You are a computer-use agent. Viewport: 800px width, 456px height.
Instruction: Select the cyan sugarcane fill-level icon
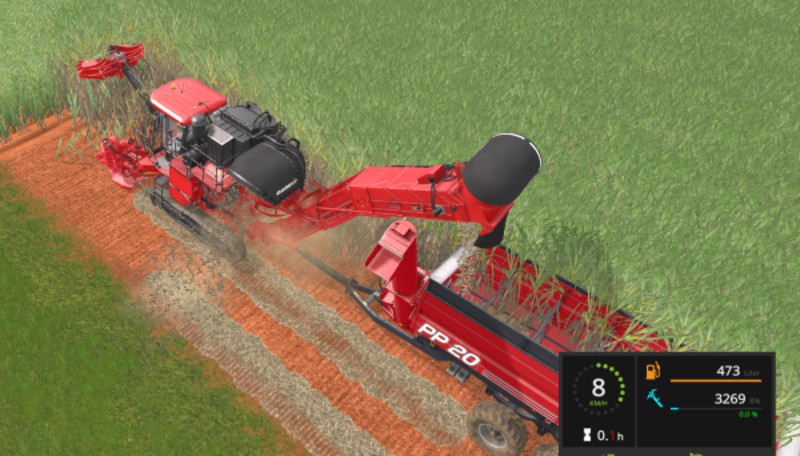pyautogui.click(x=654, y=400)
